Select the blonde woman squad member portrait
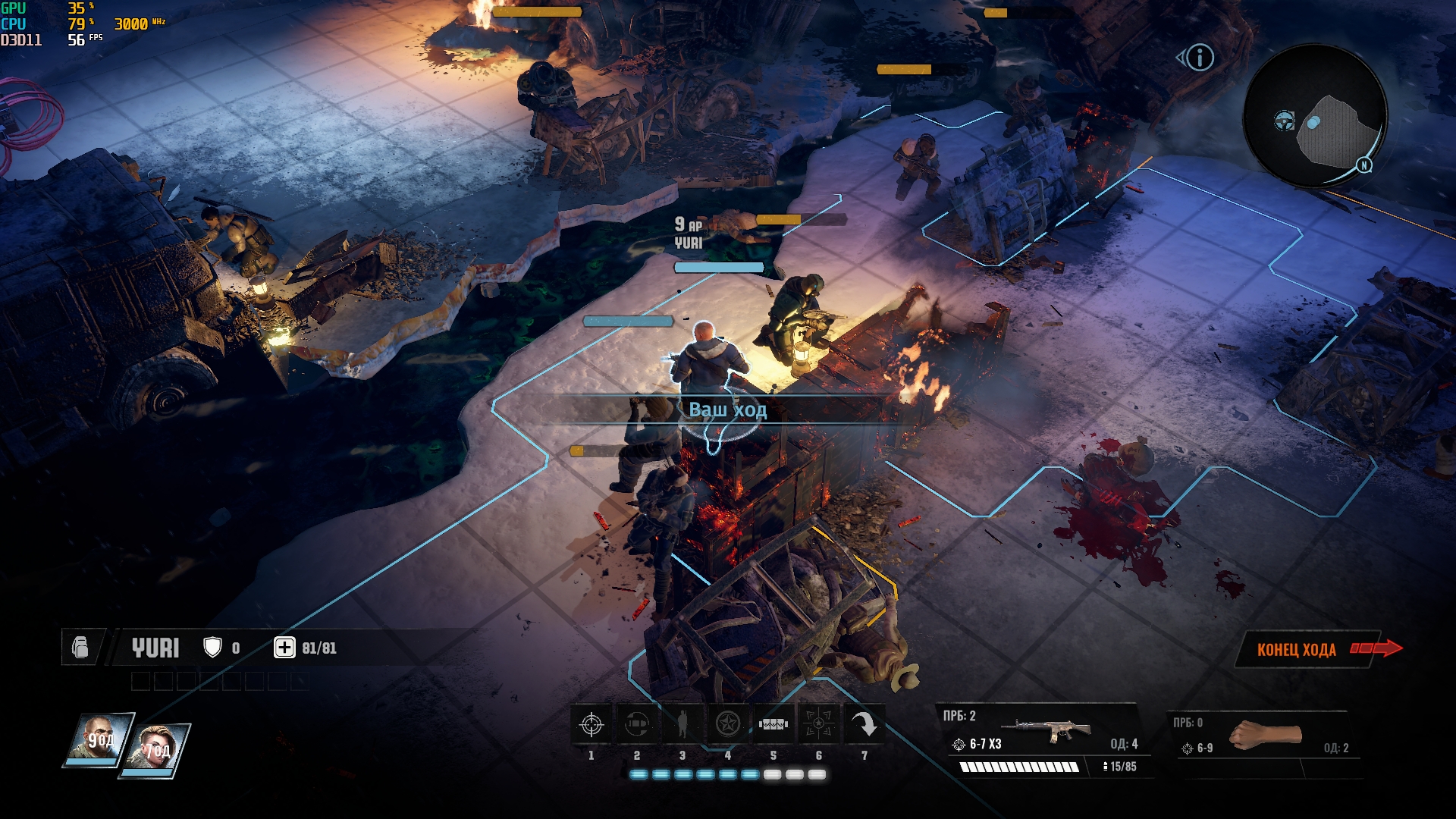Screen dimensions: 1456x819 pyautogui.click(x=155, y=748)
